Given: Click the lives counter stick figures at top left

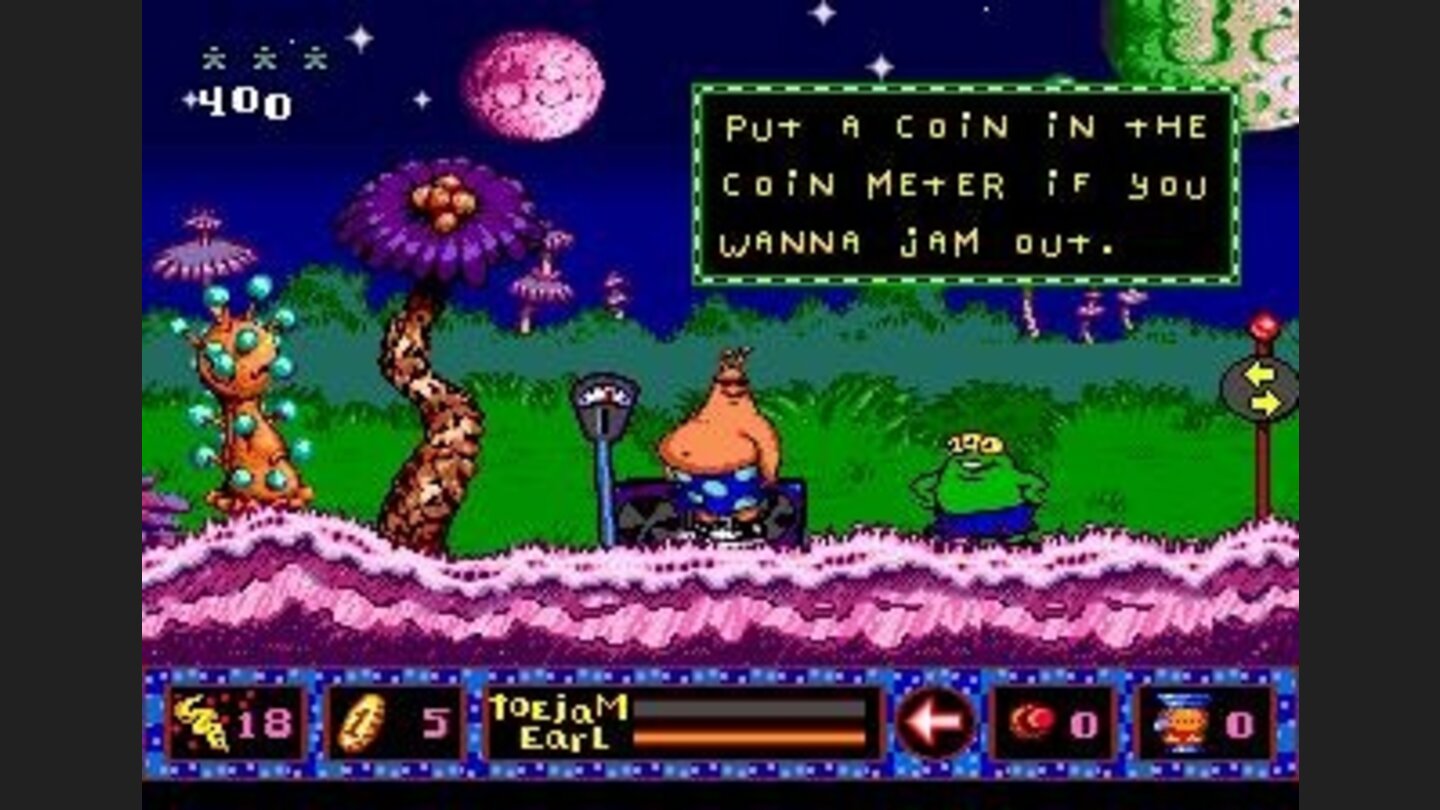Looking at the screenshot, I should click(x=262, y=58).
